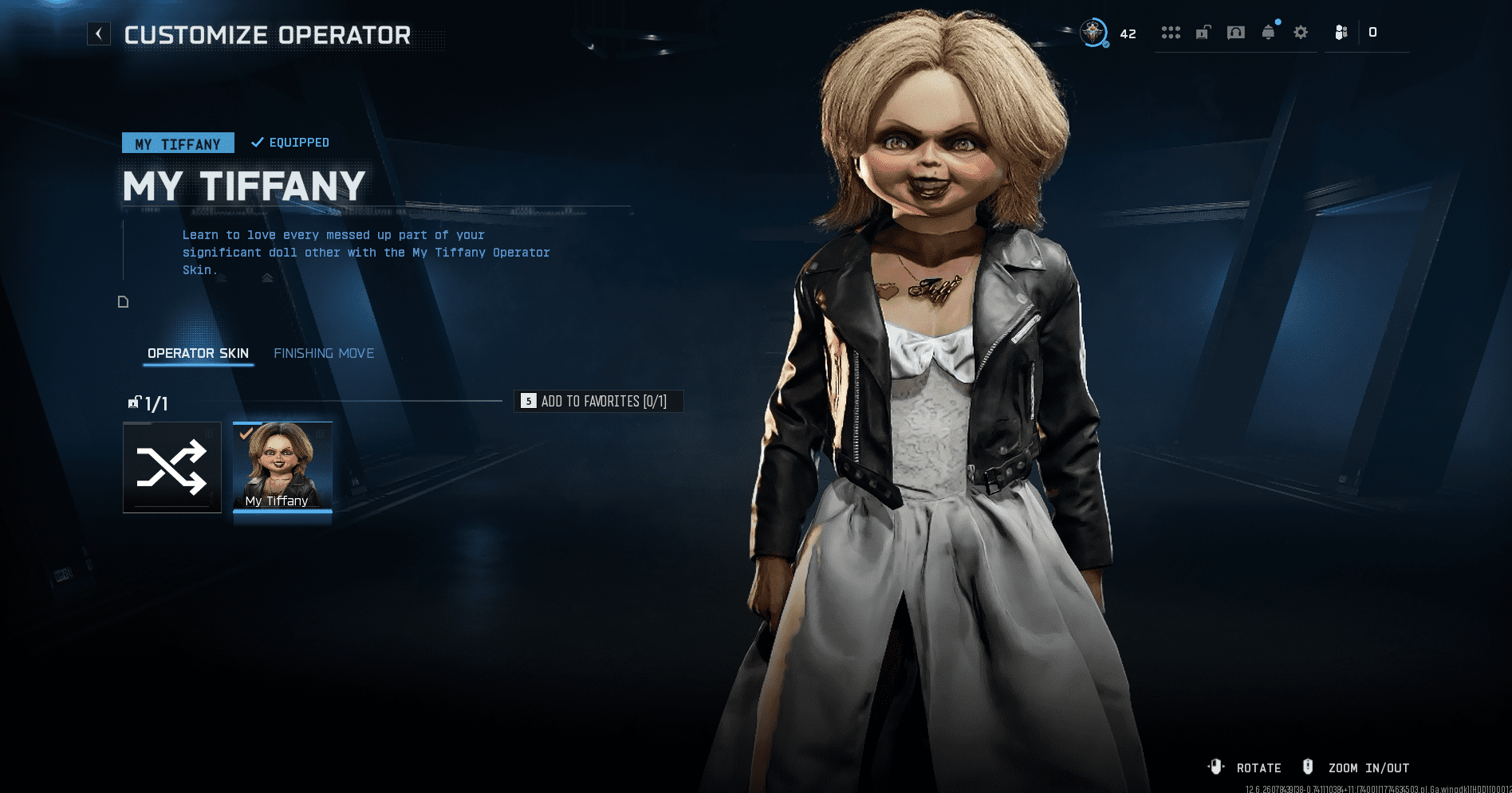Open settings with the gear icon
The image size is (1512, 793).
click(x=1301, y=33)
